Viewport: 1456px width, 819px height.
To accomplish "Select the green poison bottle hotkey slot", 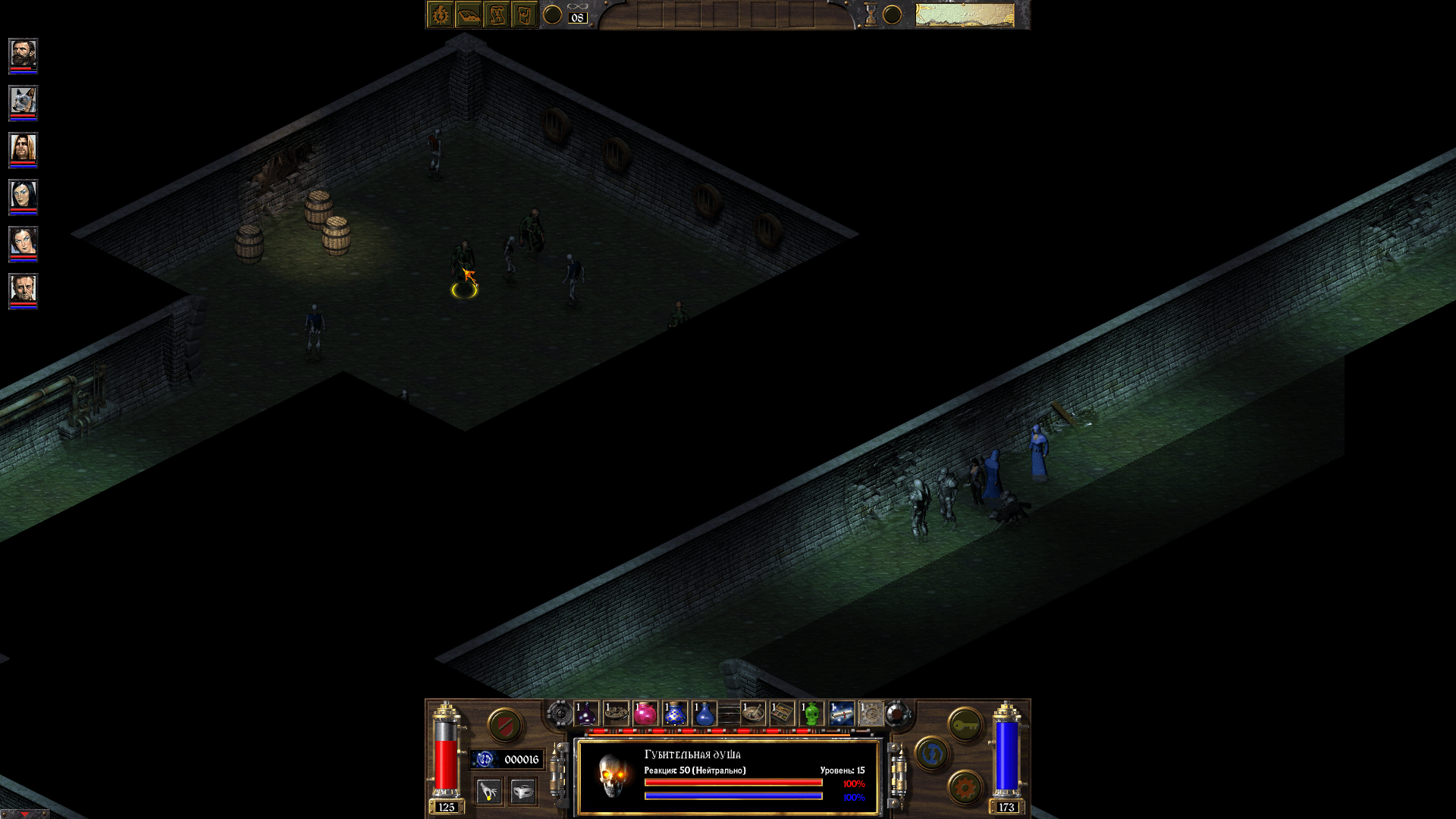I will tap(811, 714).
